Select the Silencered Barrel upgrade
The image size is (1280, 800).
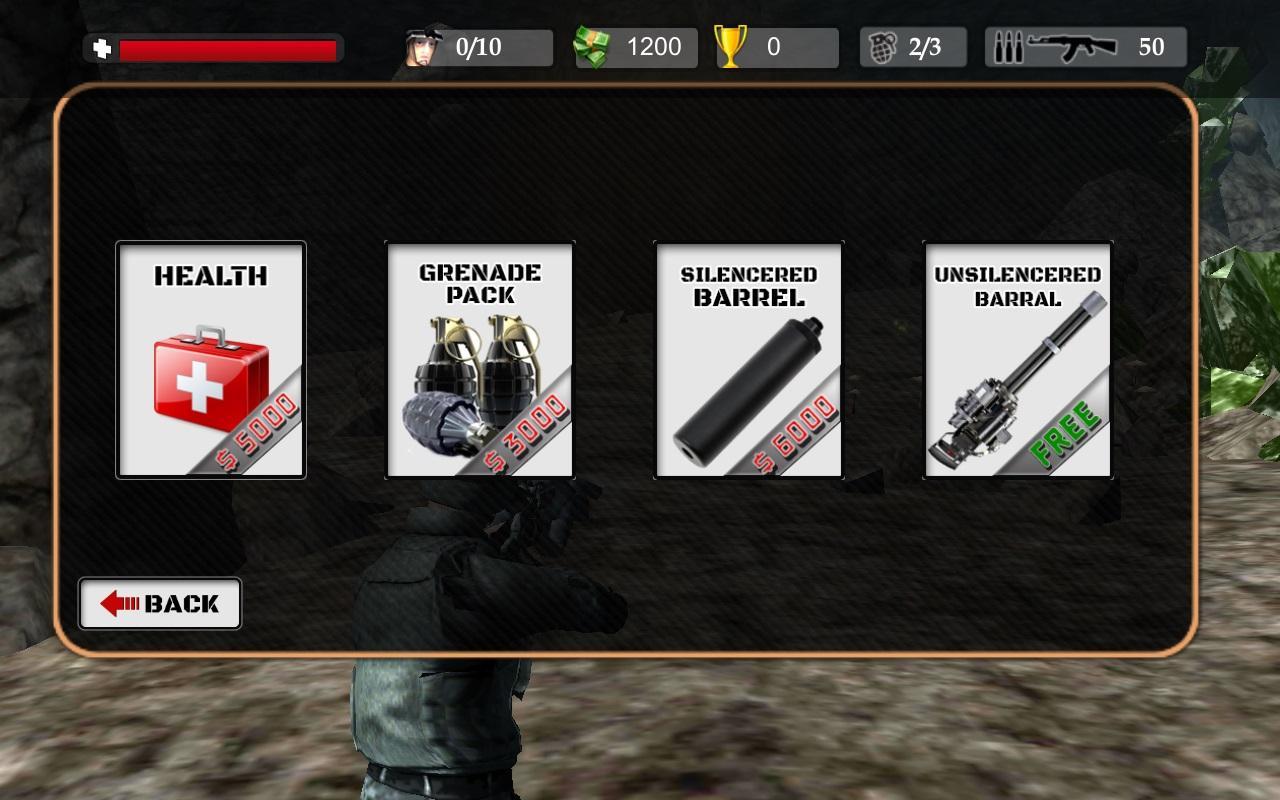tap(749, 360)
